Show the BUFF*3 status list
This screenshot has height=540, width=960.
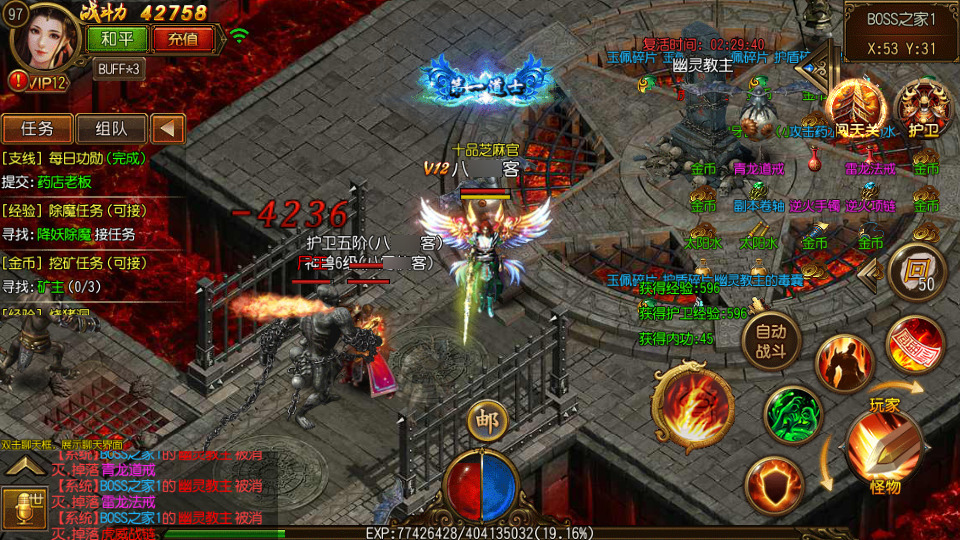tap(119, 69)
